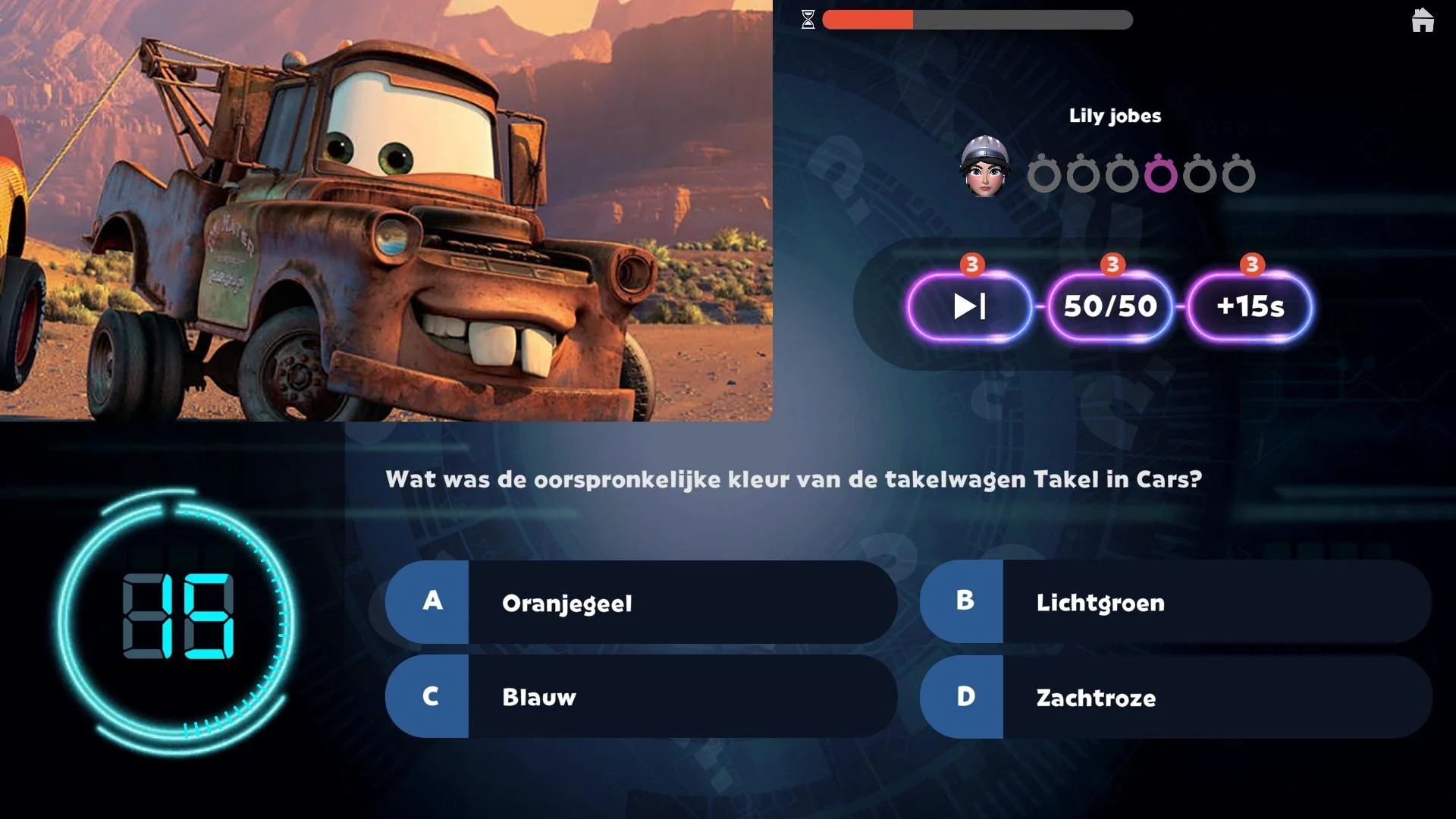Click the first stopwatch icon in the streak row

1046,174
